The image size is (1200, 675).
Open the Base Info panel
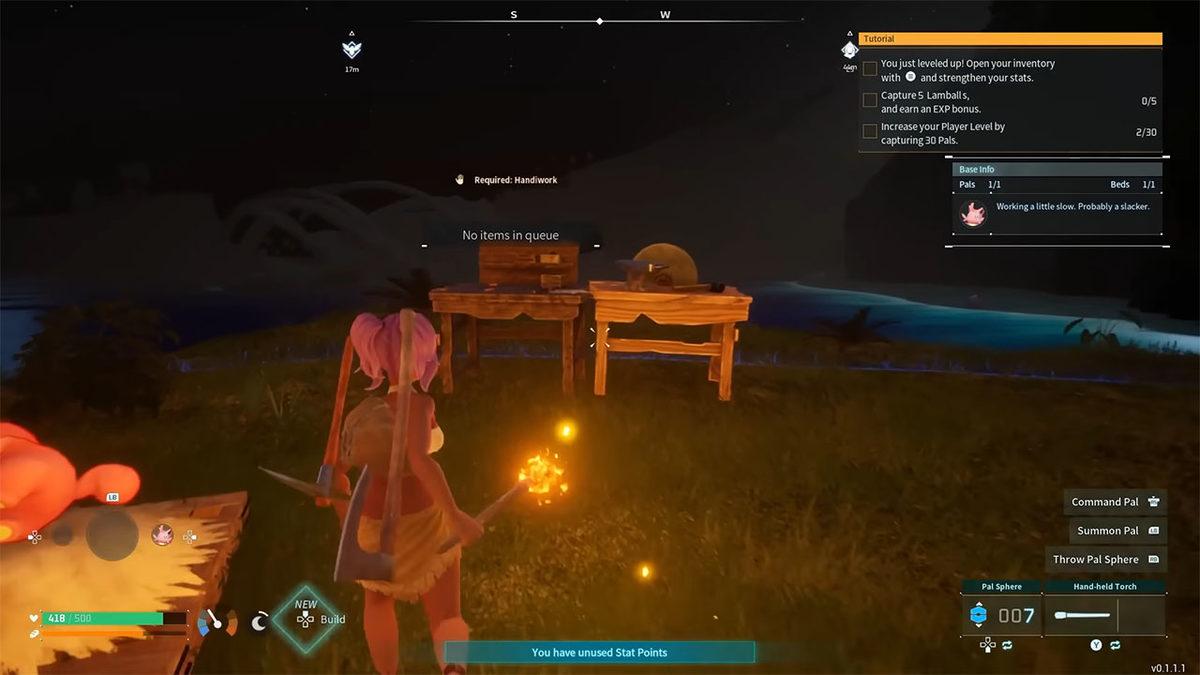1057,169
